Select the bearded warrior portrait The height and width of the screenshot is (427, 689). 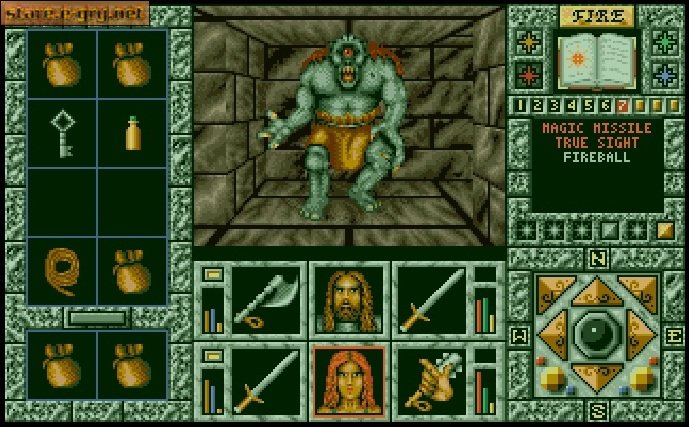(348, 299)
